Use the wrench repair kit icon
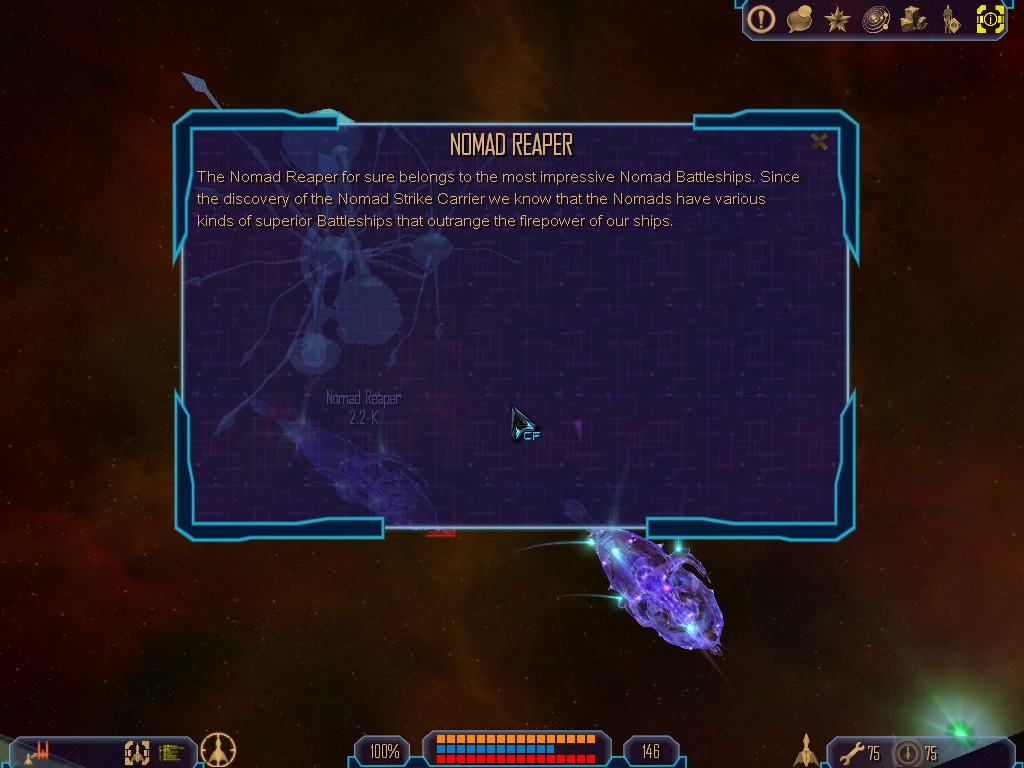Screen dimensions: 1024x768 851,752
